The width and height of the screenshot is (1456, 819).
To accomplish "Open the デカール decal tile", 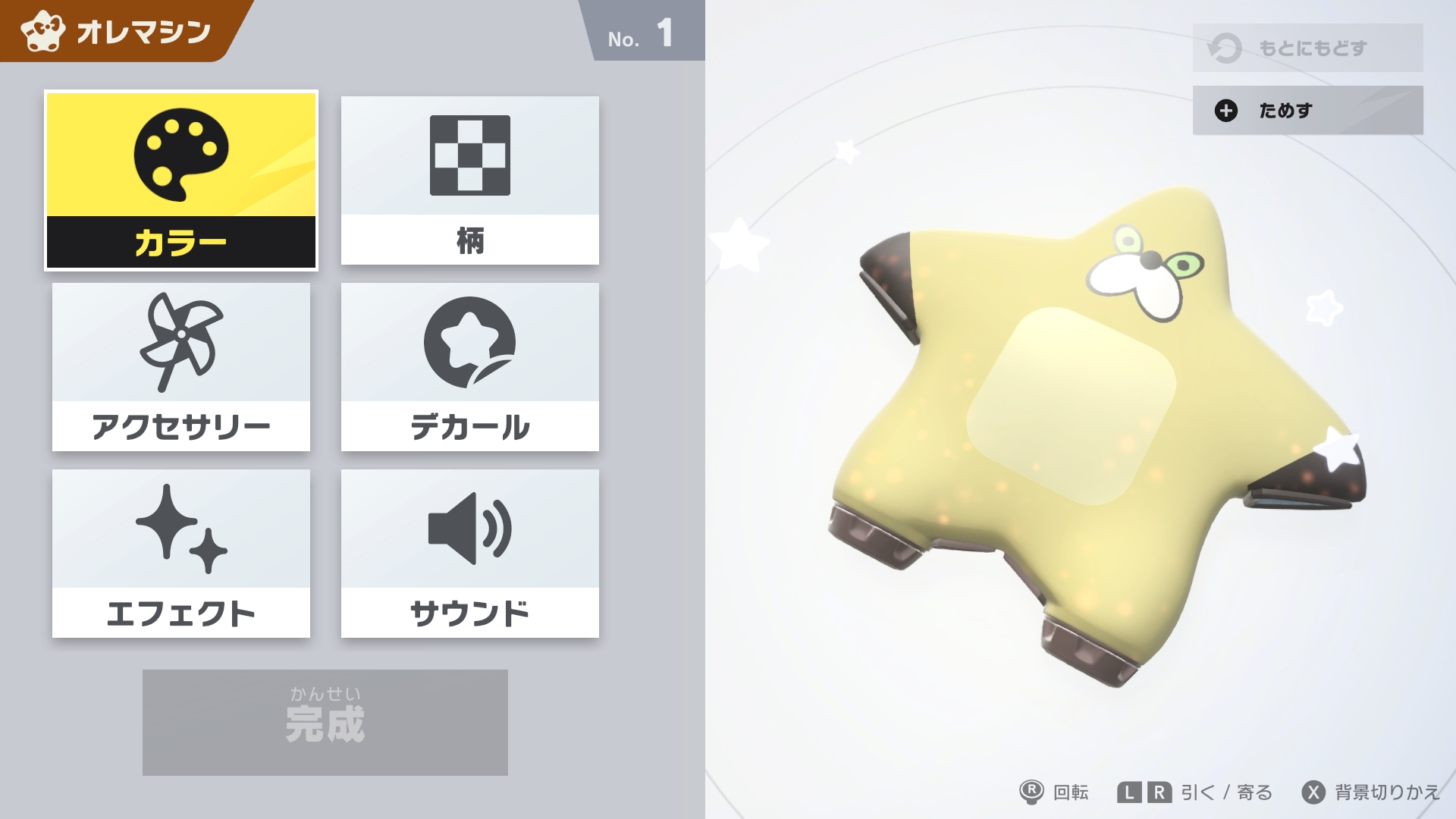I will point(469,366).
